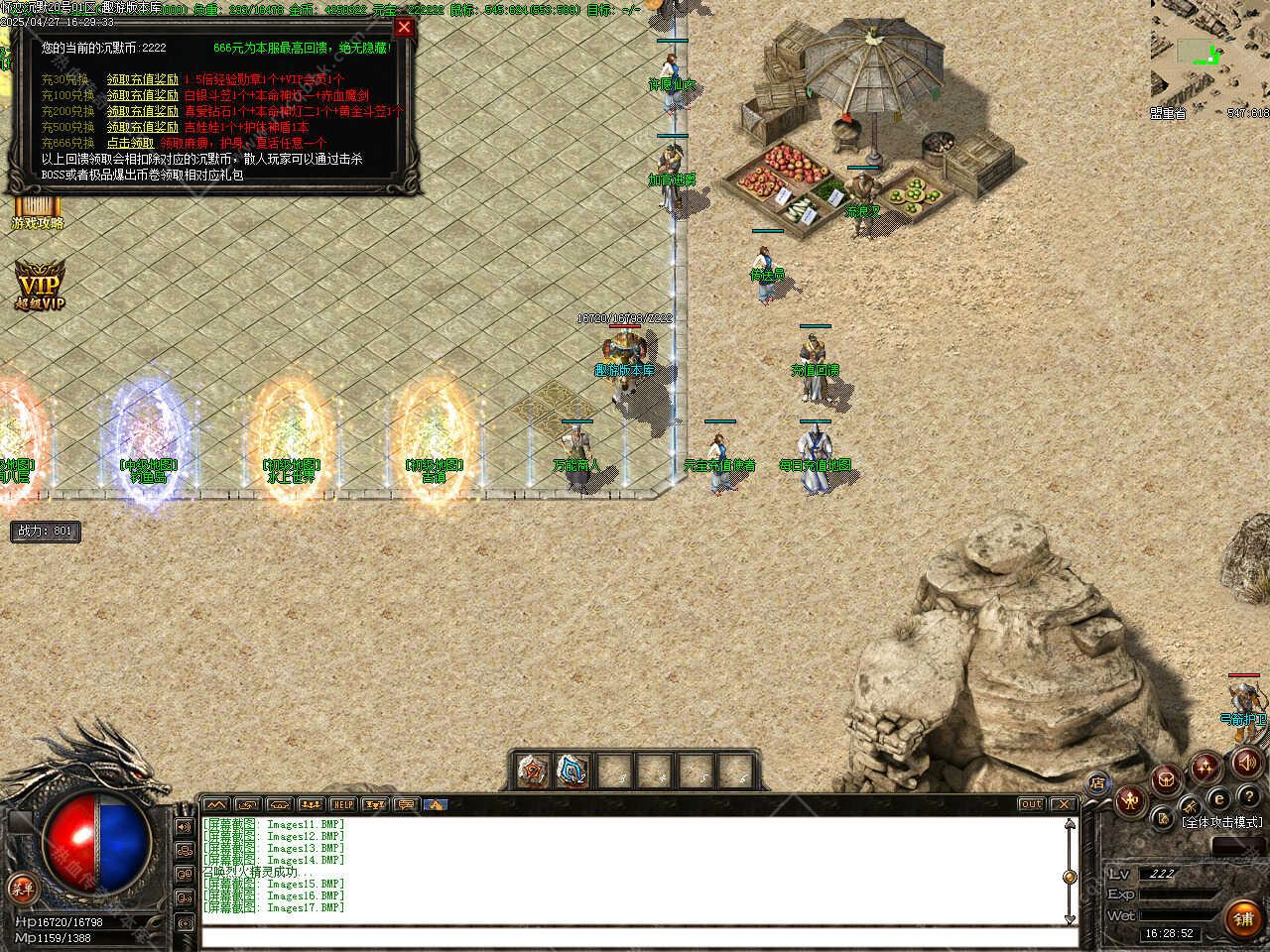Select the blue rune hotbar slot
Image resolution: width=1270 pixels, height=952 pixels.
573,770
